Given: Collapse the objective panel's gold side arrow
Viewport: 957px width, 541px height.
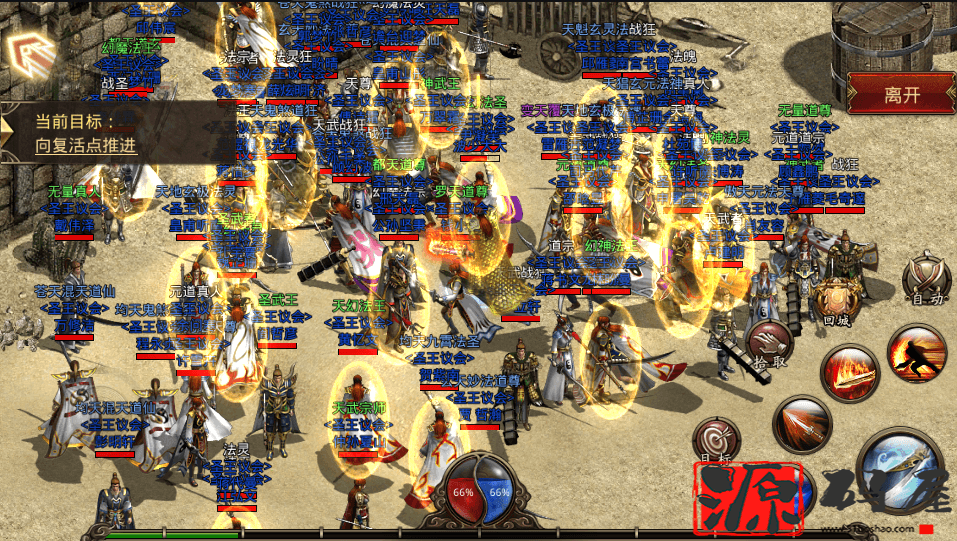Looking at the screenshot, I should (8, 129).
